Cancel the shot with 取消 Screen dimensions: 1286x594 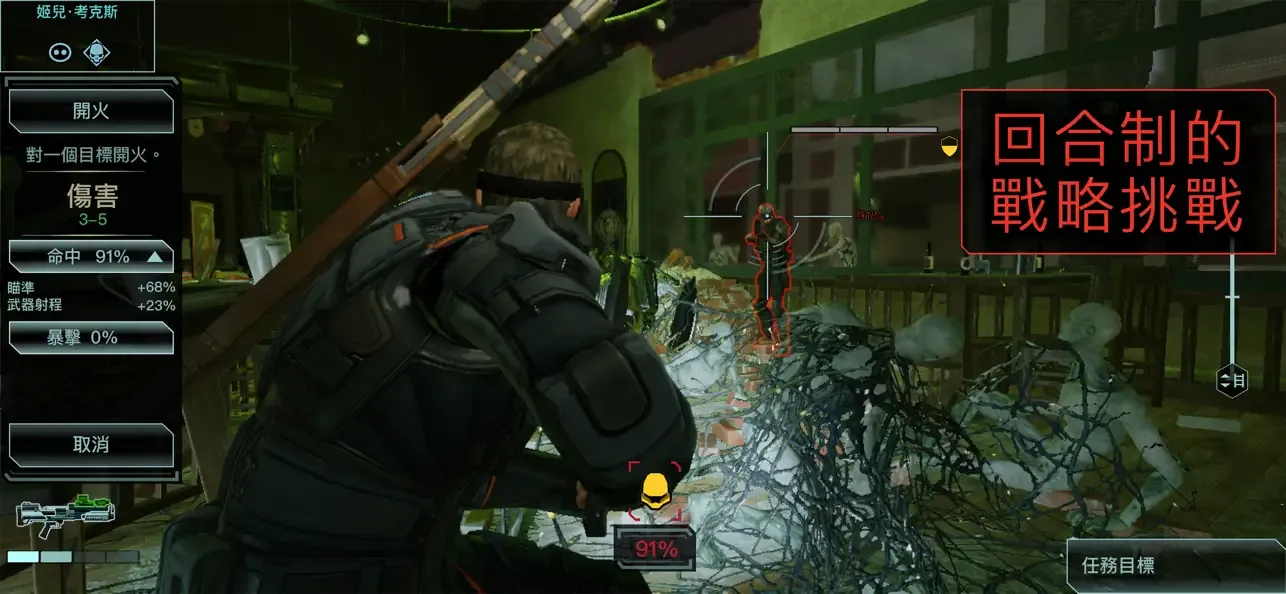tap(91, 445)
